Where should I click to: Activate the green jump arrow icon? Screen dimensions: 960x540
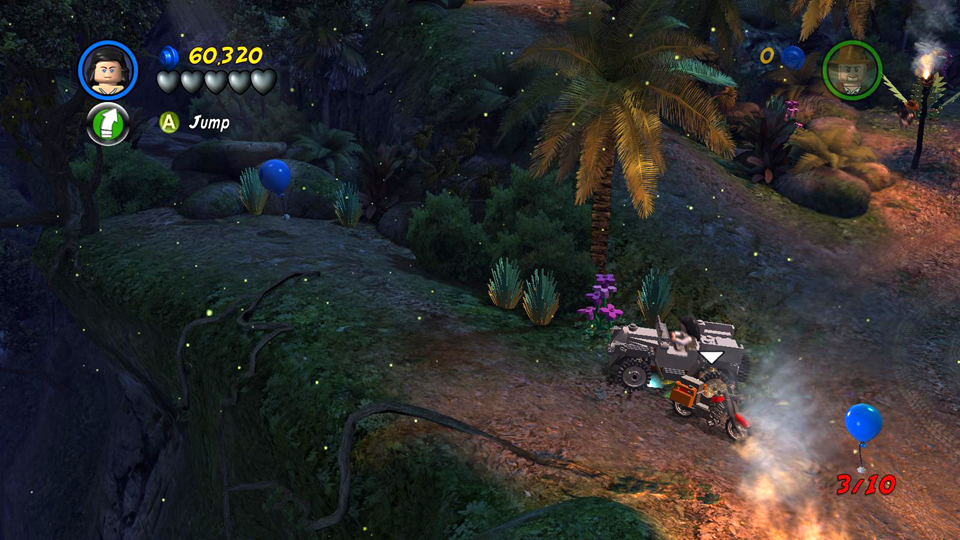(109, 124)
